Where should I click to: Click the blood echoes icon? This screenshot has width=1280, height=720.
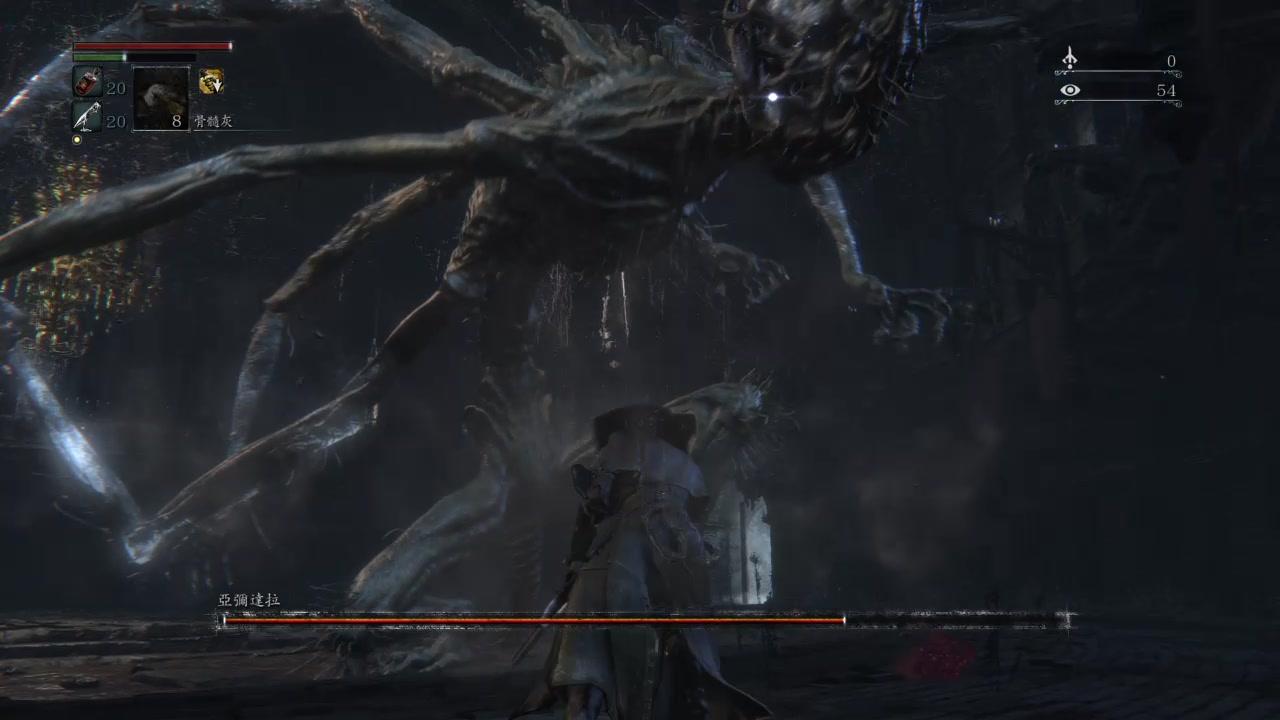1069,59
